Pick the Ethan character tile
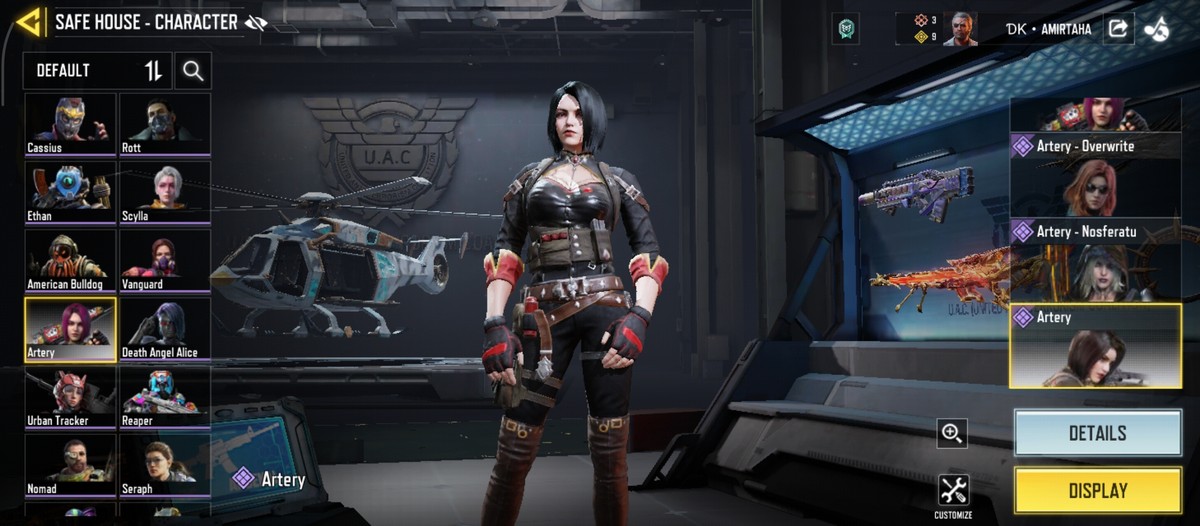This screenshot has height=526, width=1200. (69, 193)
